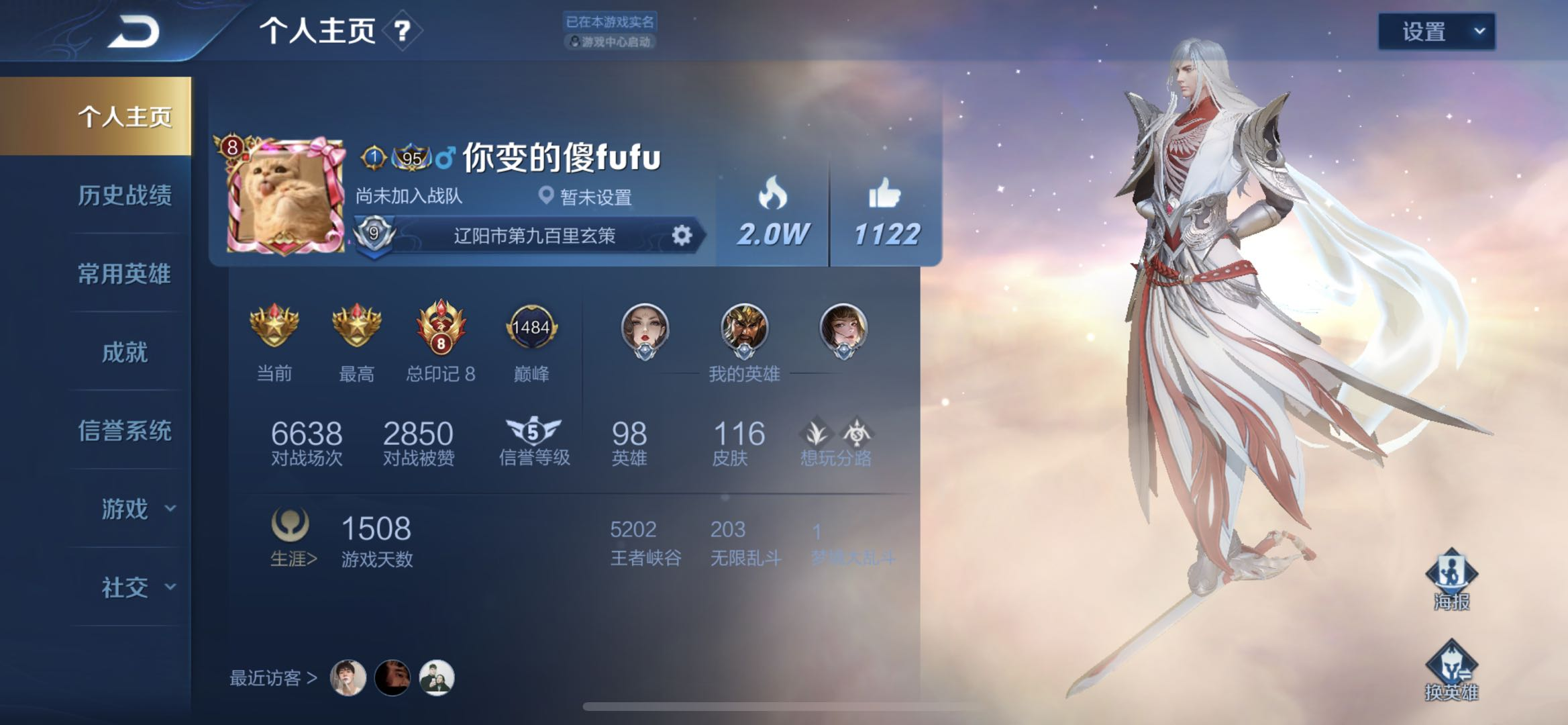Open the 常用英雄 tab

point(125,274)
